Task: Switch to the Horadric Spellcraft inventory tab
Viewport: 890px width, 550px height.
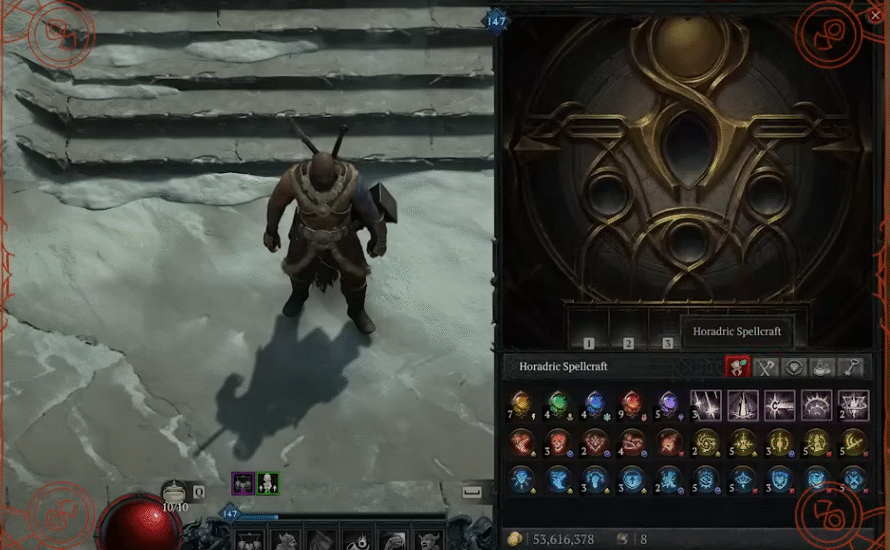Action: (x=738, y=367)
